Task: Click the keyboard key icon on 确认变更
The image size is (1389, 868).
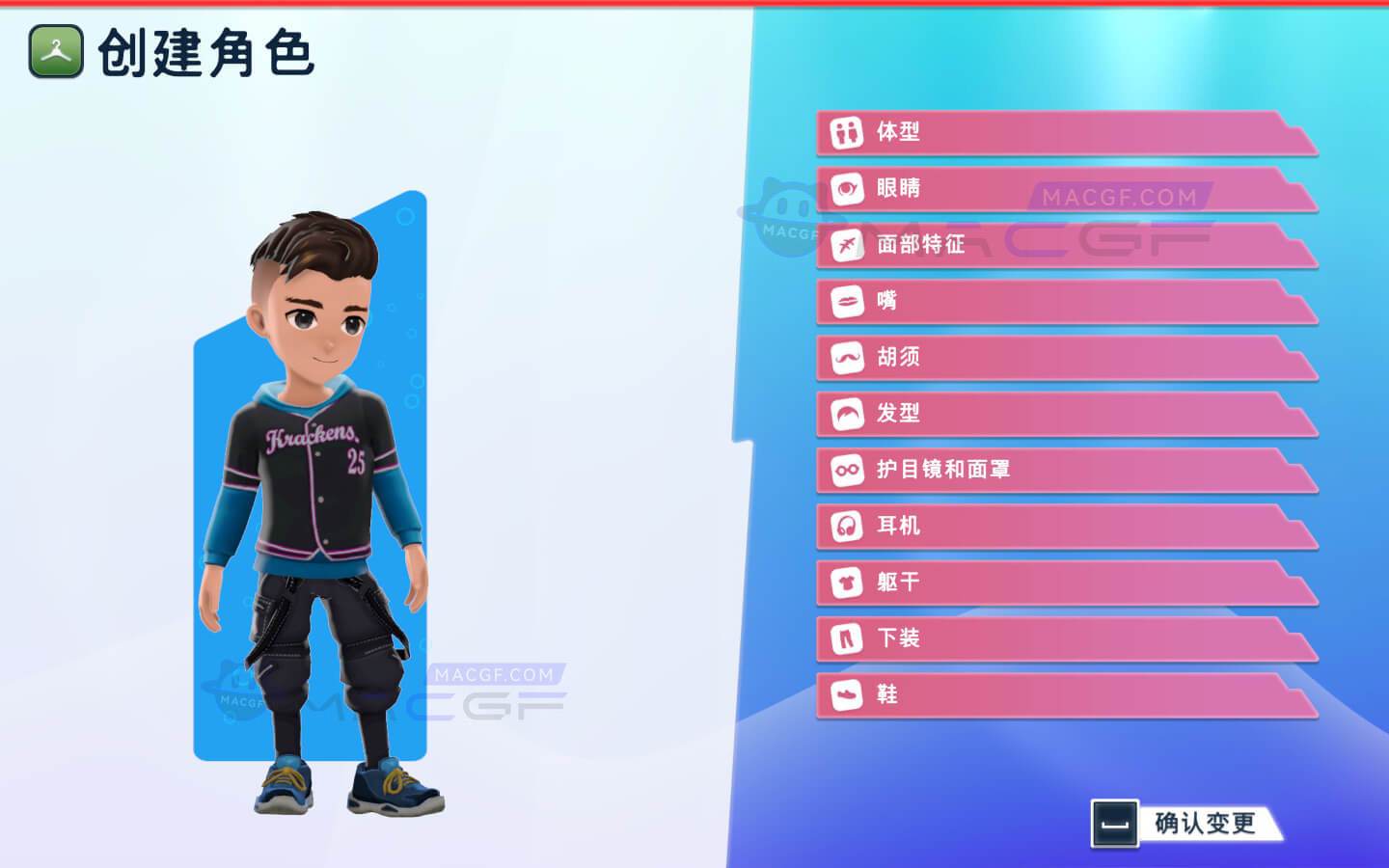Action: [1117, 825]
